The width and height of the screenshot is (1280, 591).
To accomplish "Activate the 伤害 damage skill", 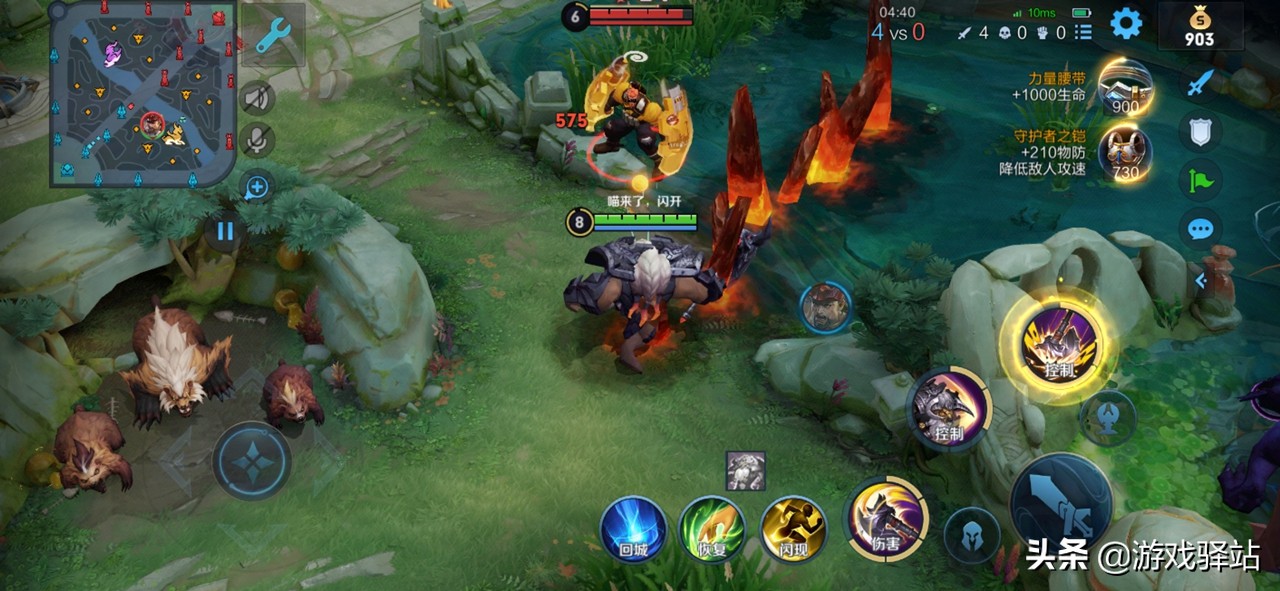I will pos(887,519).
